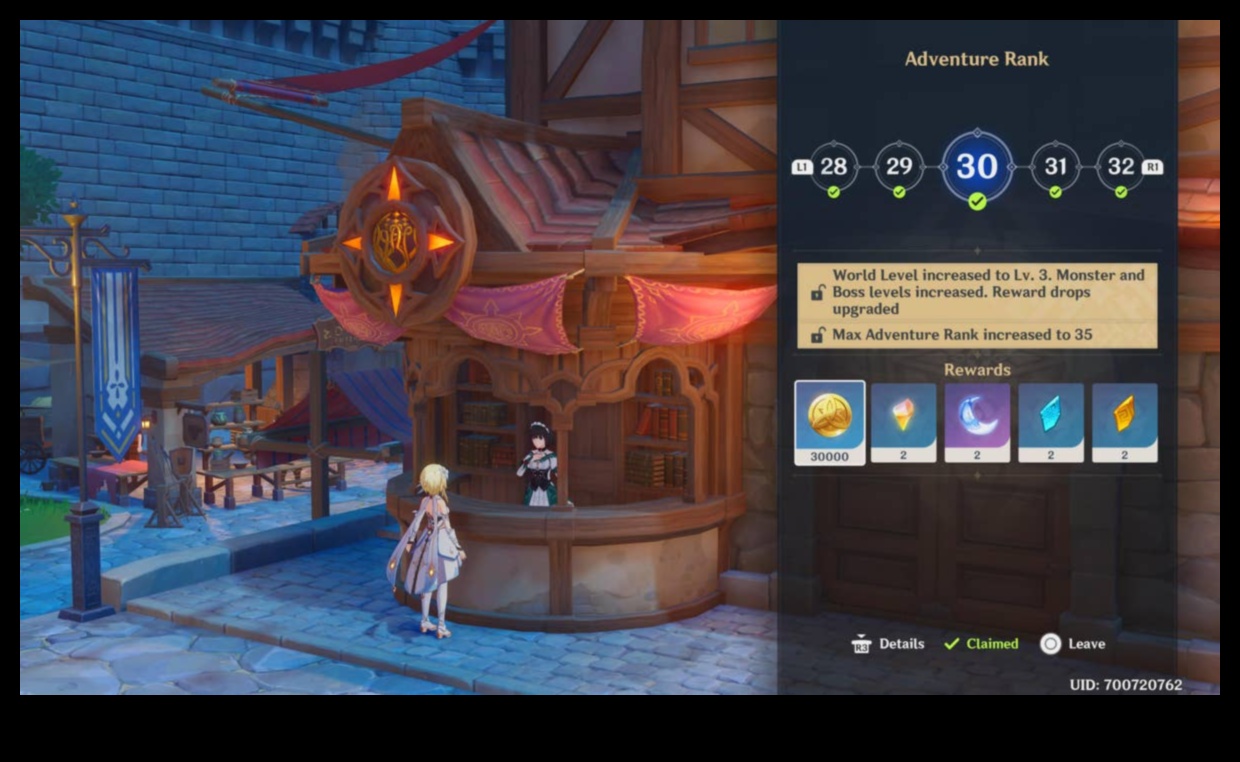
Task: Inspect the 30000 Mora reward
Action: (830, 421)
